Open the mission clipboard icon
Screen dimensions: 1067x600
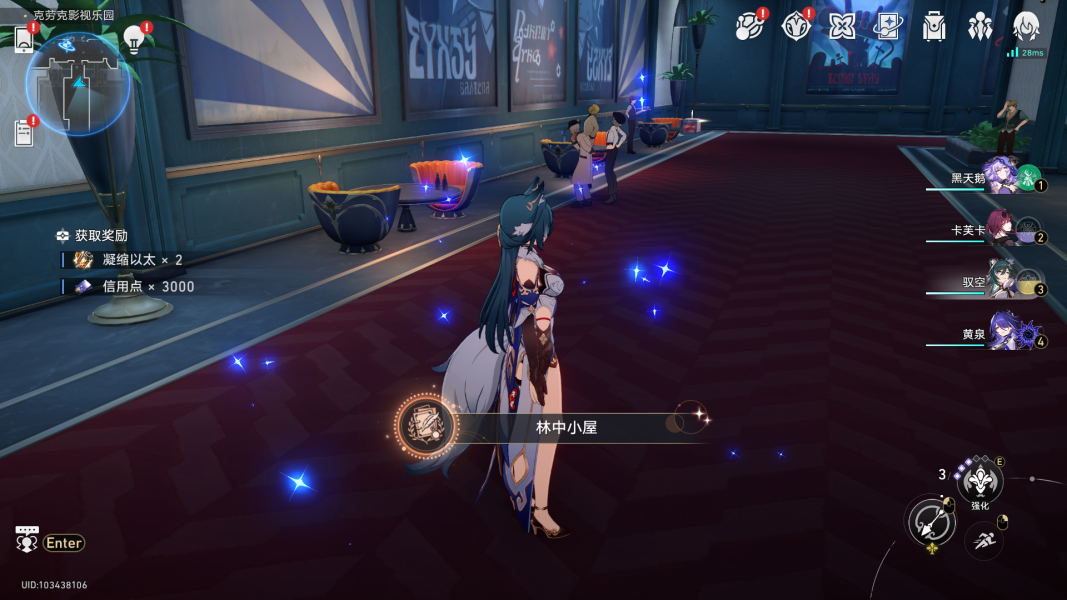[x=24, y=132]
